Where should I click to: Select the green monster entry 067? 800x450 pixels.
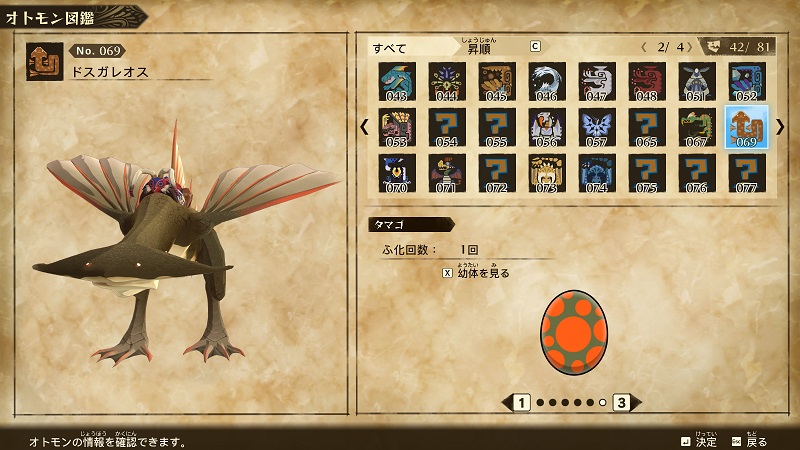pos(697,127)
